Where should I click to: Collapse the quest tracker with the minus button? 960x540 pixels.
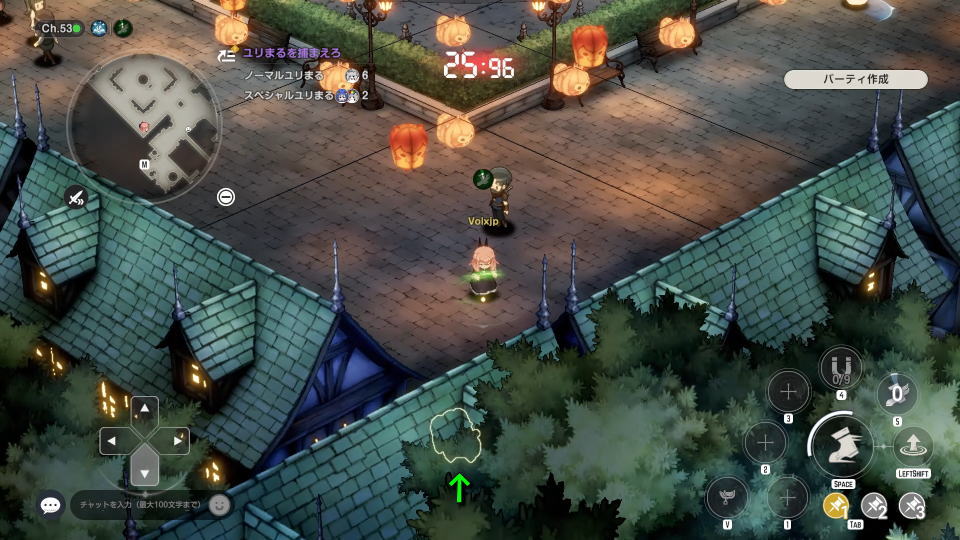click(226, 197)
